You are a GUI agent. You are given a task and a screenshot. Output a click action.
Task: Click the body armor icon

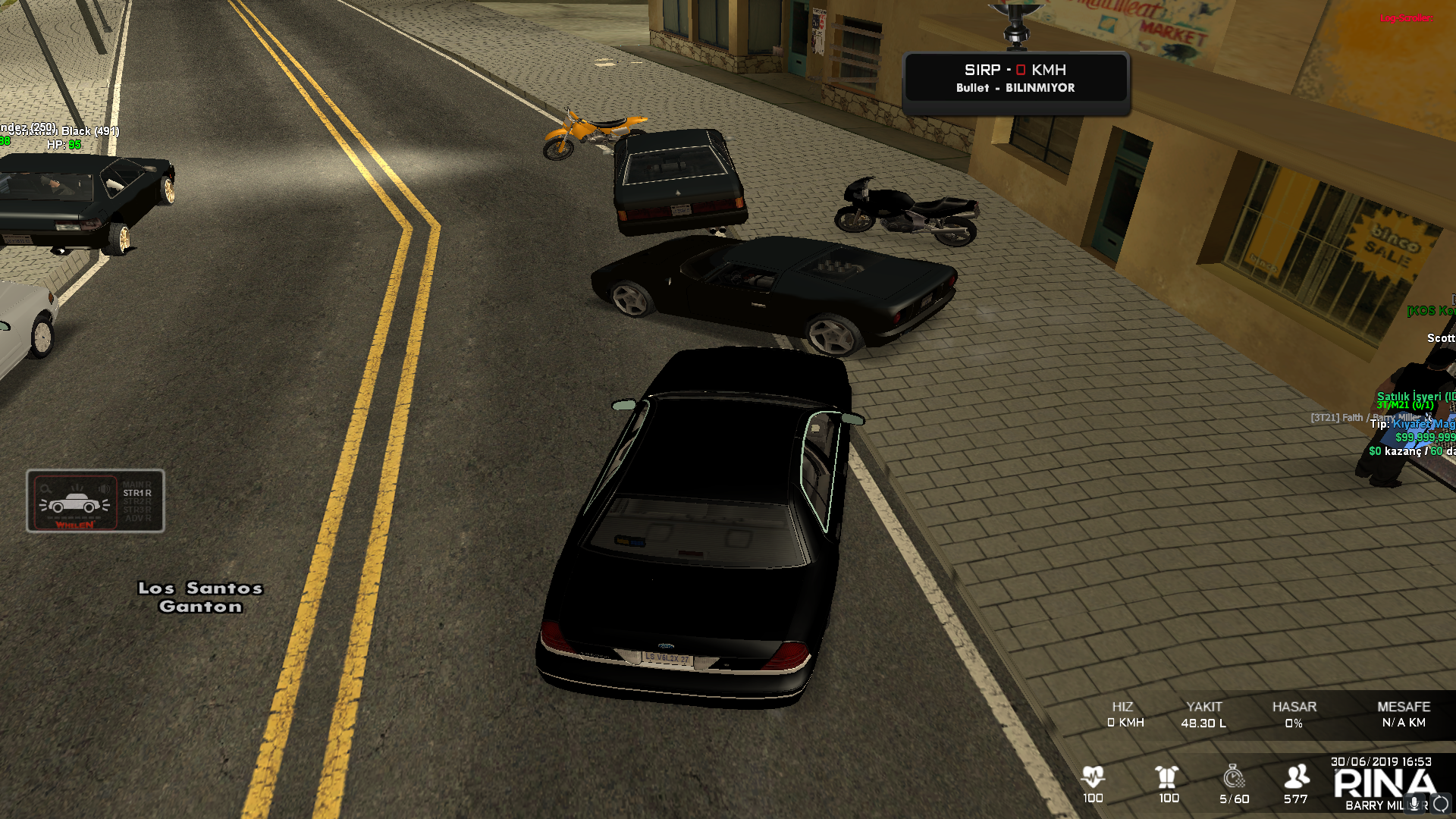[x=1167, y=776]
